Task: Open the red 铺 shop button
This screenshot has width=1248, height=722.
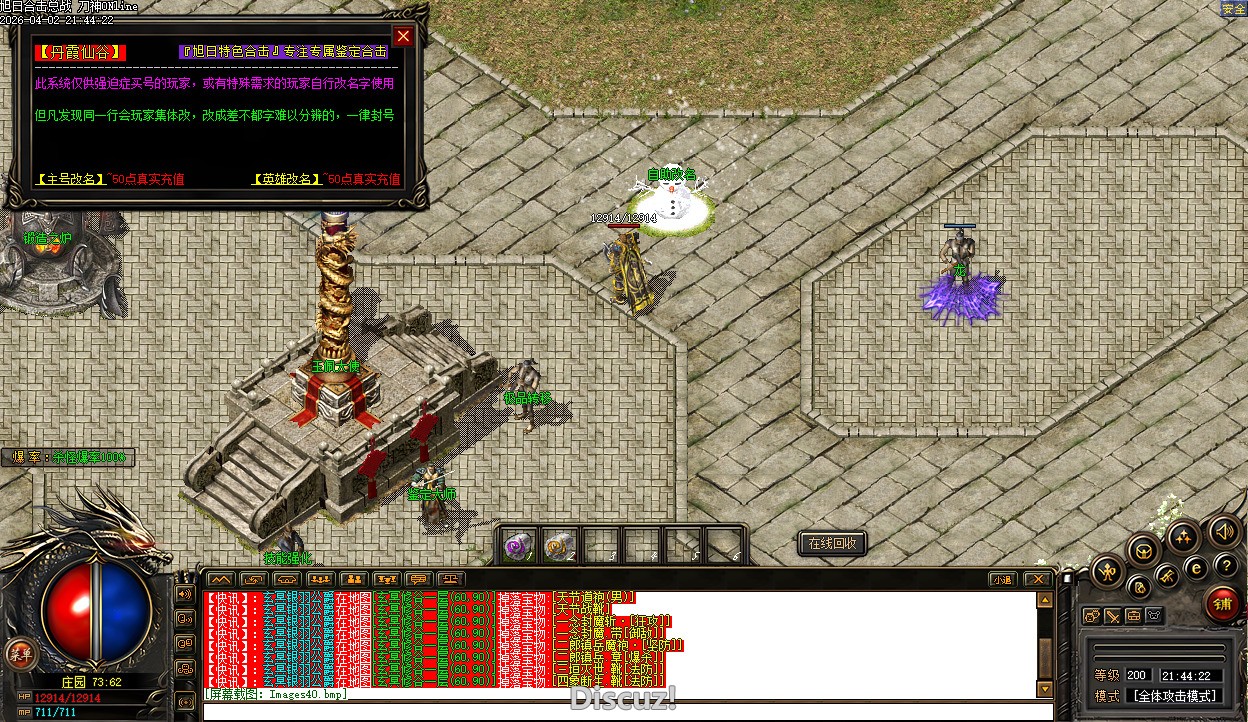Action: click(1222, 603)
